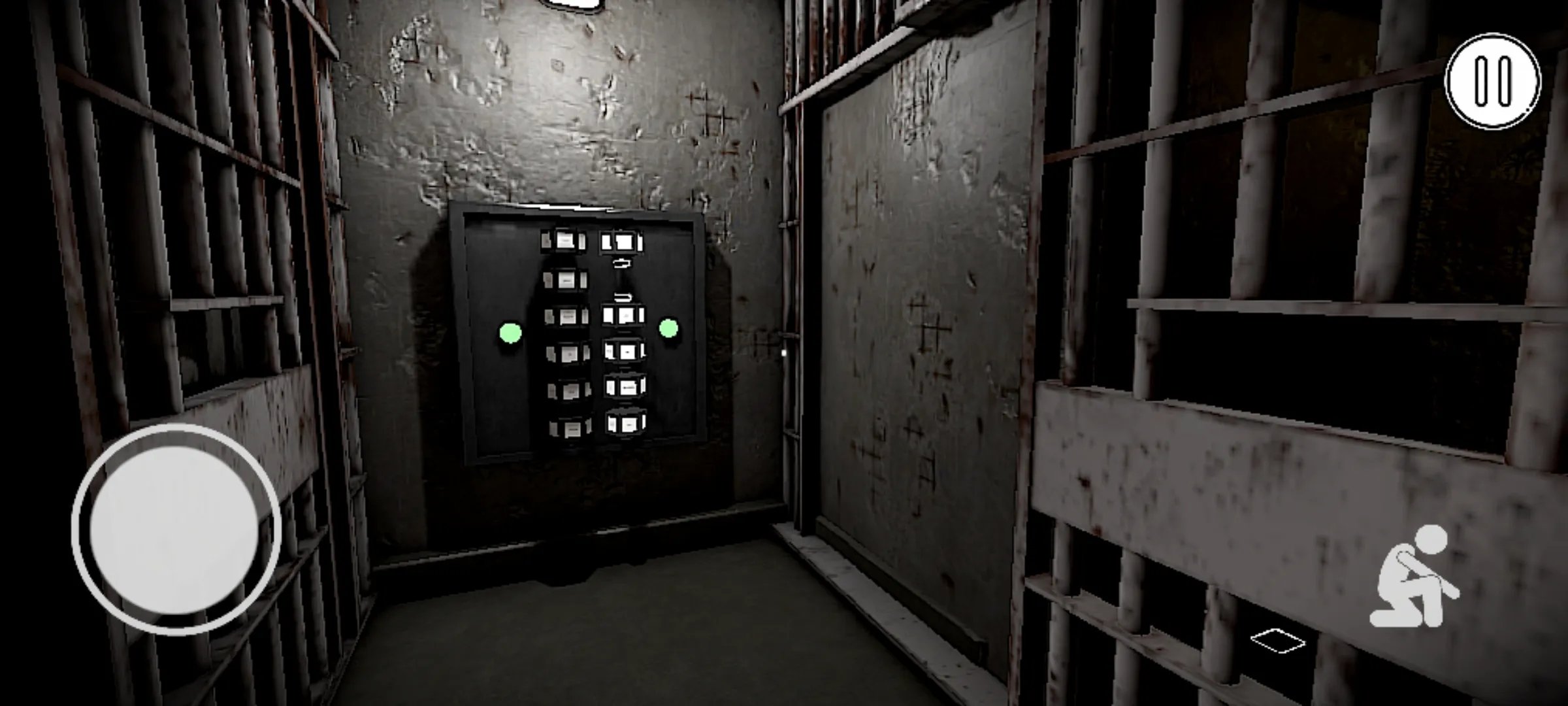Tap the virtual movement joystick
The image size is (1568, 706).
coord(175,528)
